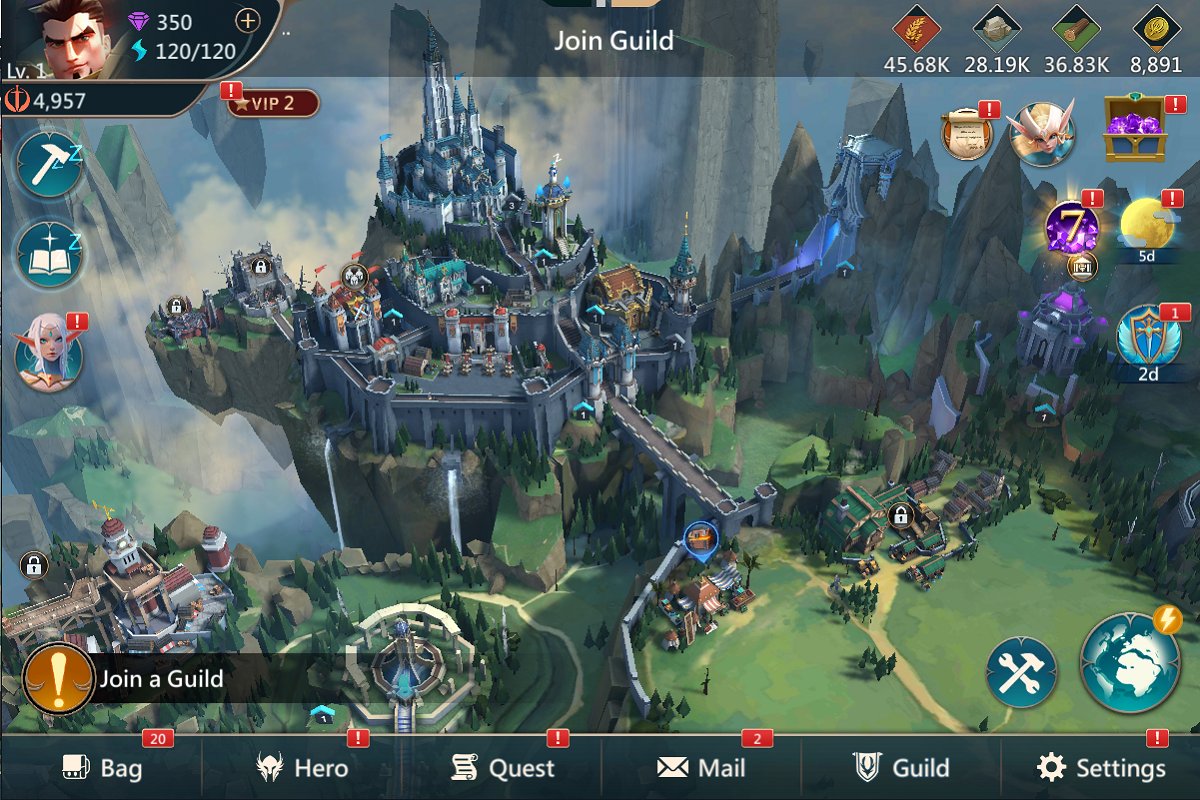Open the Bag menu
The height and width of the screenshot is (800, 1200).
pos(102,768)
